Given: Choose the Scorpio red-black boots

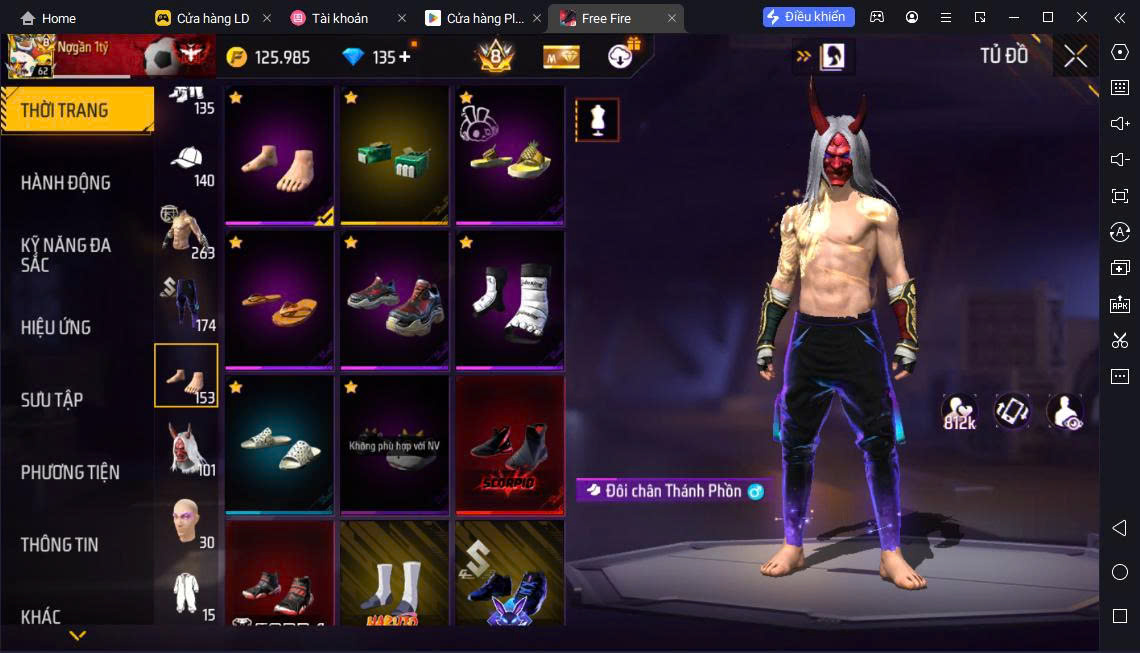Looking at the screenshot, I should 509,442.
